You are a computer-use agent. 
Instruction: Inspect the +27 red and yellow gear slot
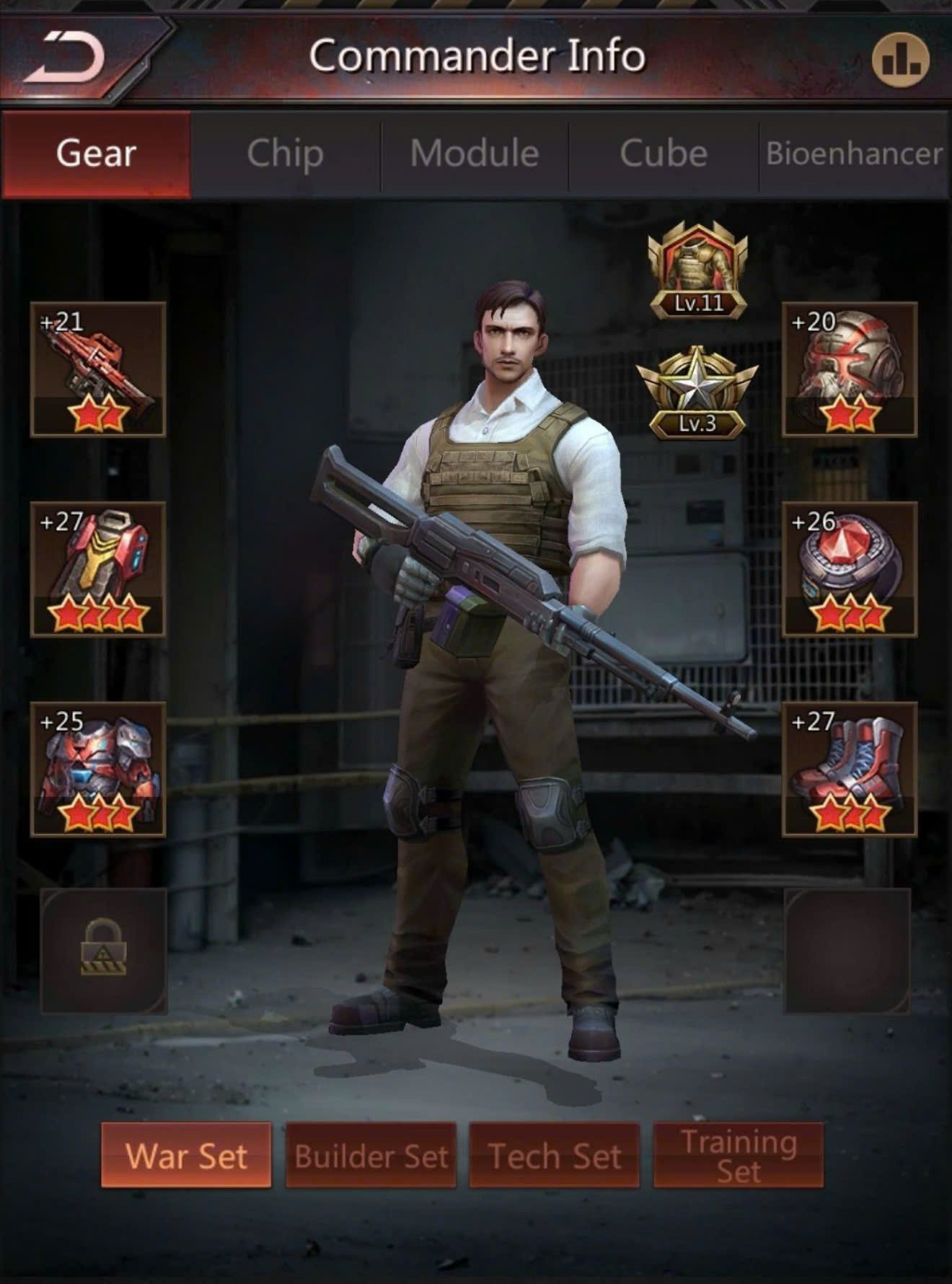[x=98, y=569]
